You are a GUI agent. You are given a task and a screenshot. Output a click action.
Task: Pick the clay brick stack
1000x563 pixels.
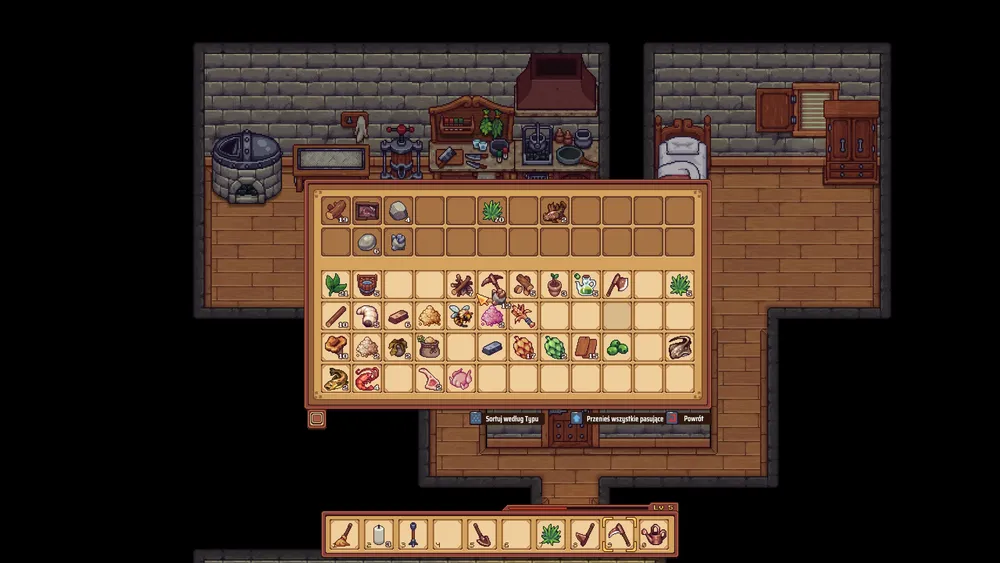pos(398,317)
